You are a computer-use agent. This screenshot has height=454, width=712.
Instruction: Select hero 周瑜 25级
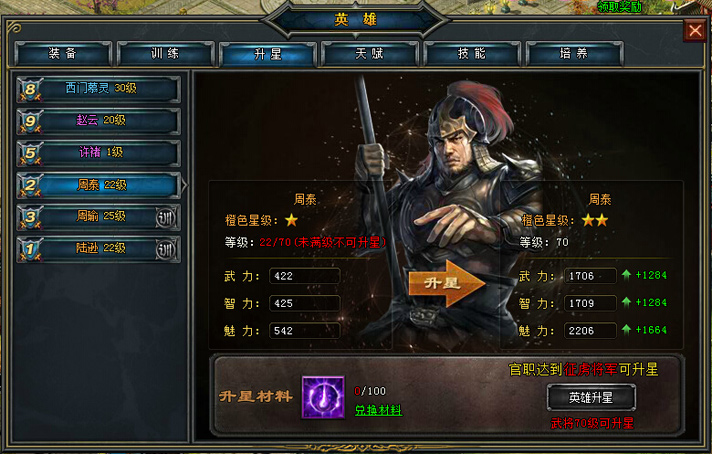pos(98,216)
